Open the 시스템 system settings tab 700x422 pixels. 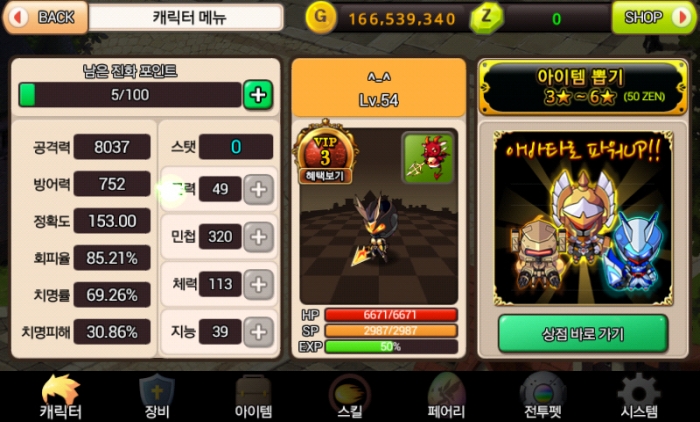point(639,397)
